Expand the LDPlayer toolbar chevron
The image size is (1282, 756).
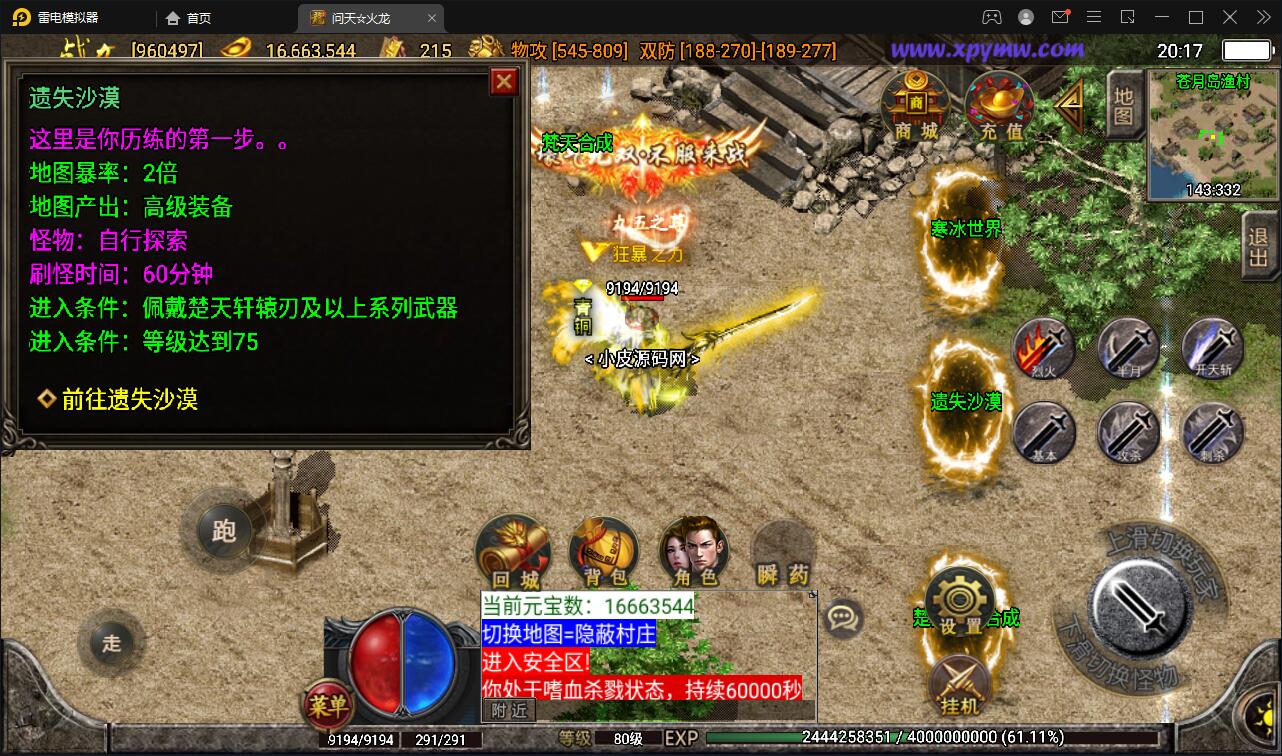[x=1264, y=17]
